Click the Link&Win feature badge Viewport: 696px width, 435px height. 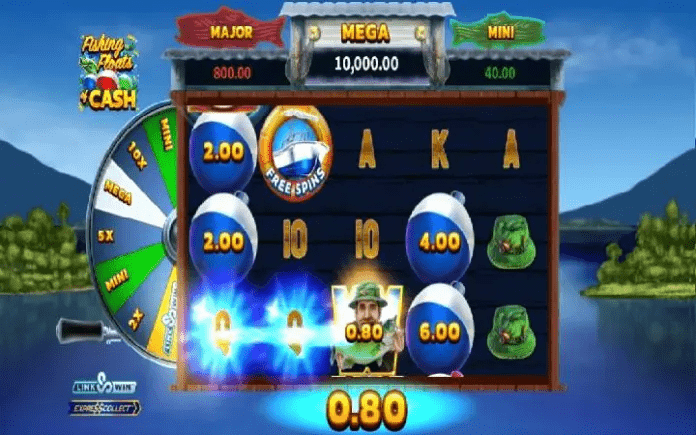coord(104,387)
